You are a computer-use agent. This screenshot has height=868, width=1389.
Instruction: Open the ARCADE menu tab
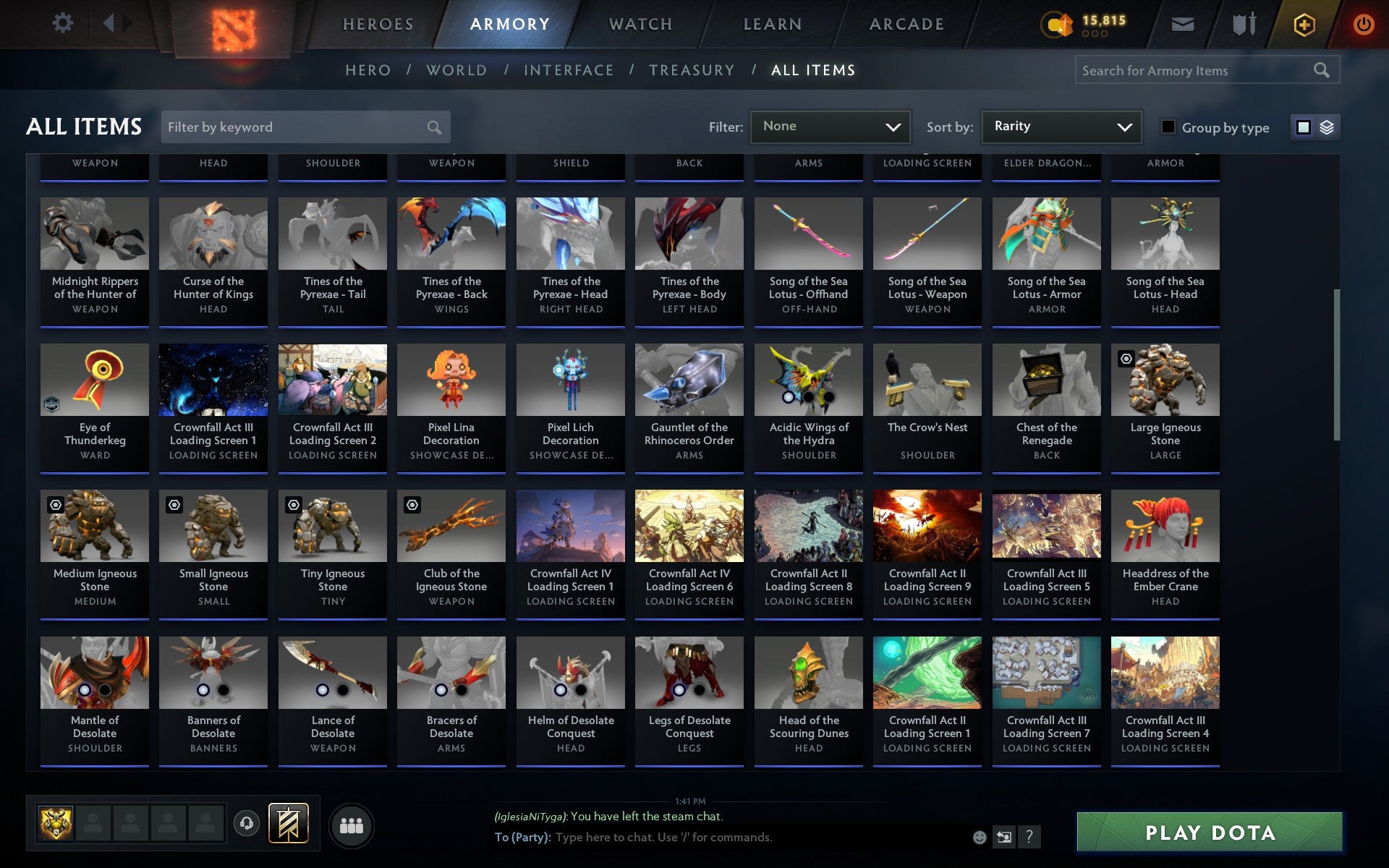pyautogui.click(x=905, y=23)
